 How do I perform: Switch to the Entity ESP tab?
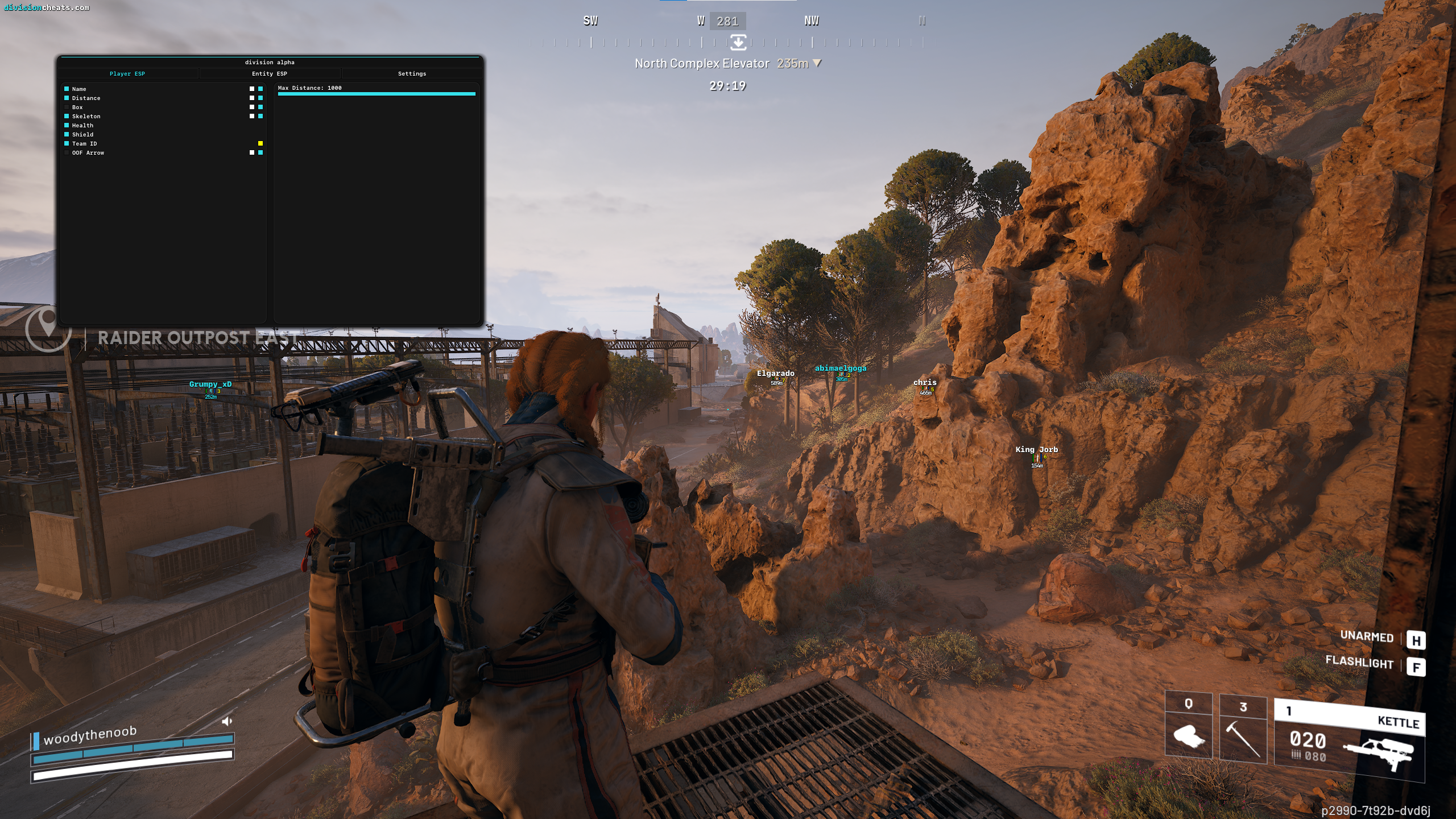pos(270,74)
